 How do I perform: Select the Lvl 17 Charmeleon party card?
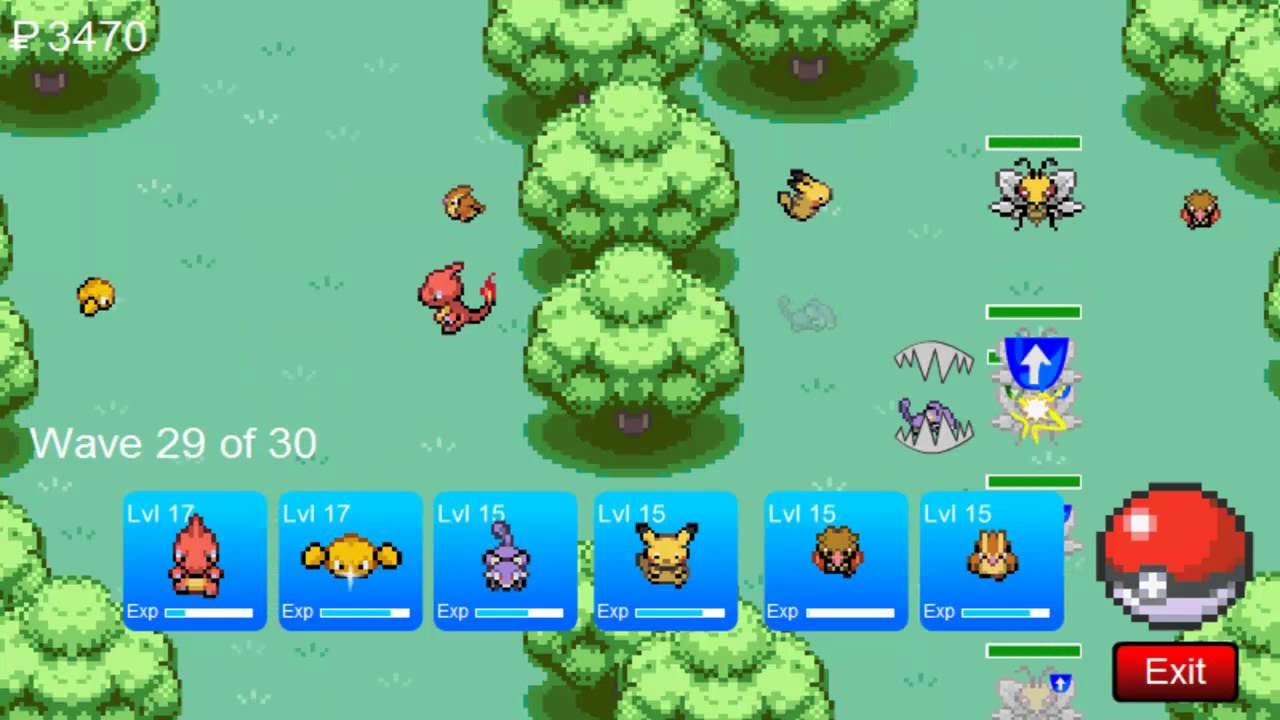pos(195,560)
